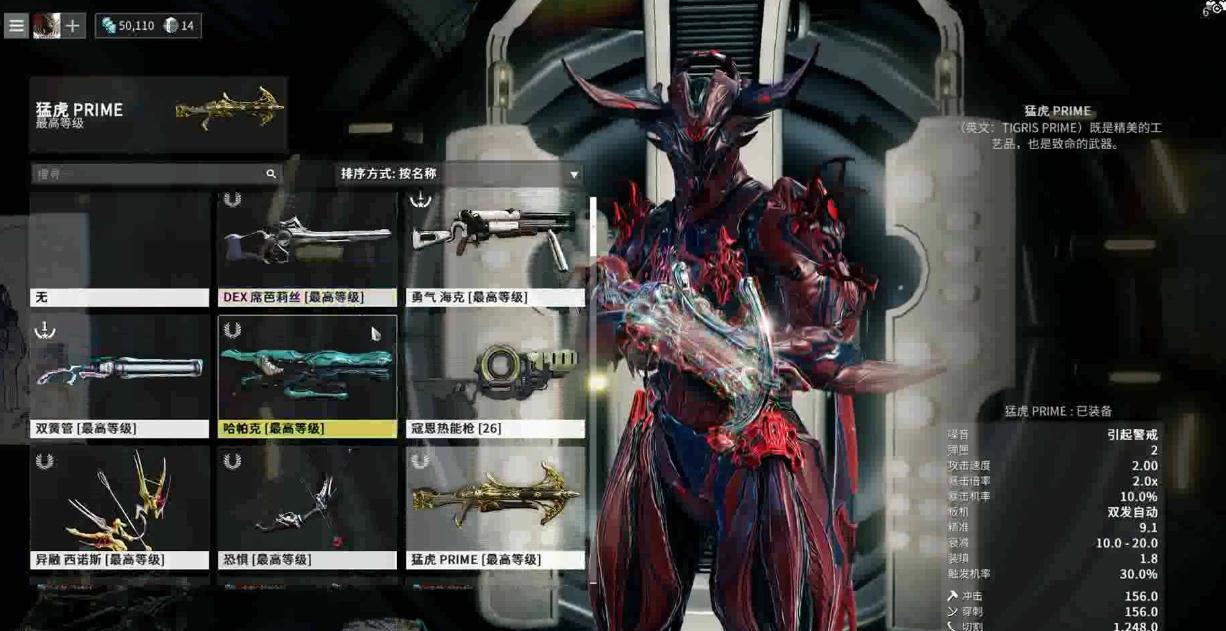Pick the highlighted 哈帕克 weapon
This screenshot has width=1226, height=631.
tap(307, 377)
